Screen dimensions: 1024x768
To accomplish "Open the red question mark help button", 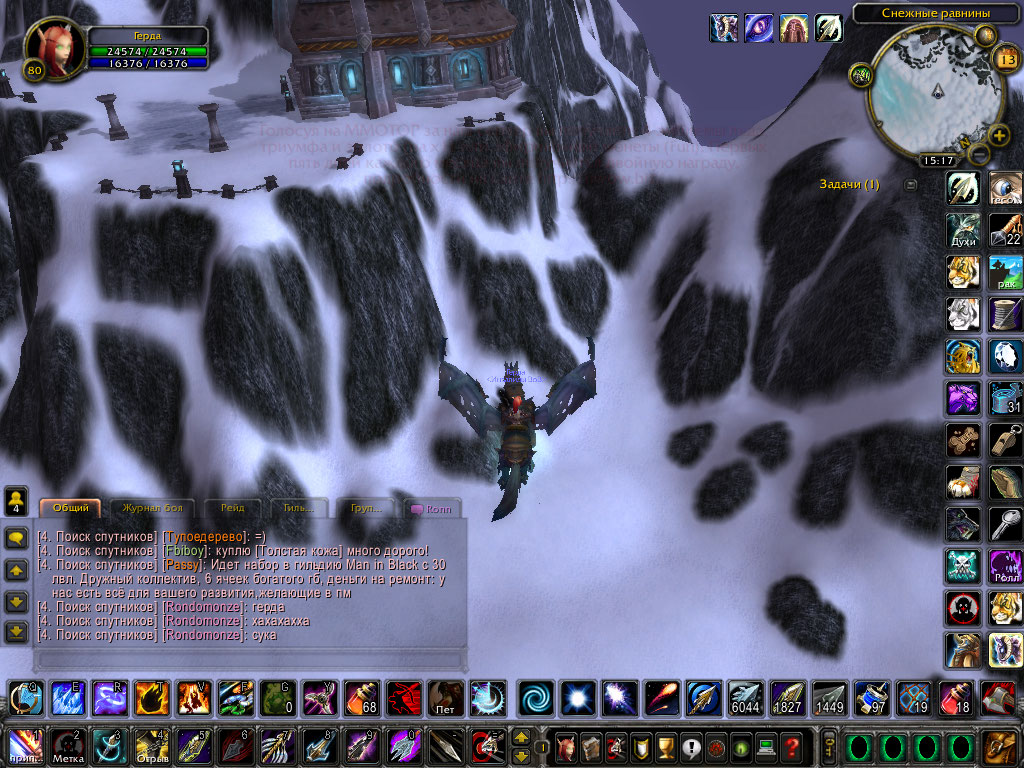I will (x=792, y=746).
